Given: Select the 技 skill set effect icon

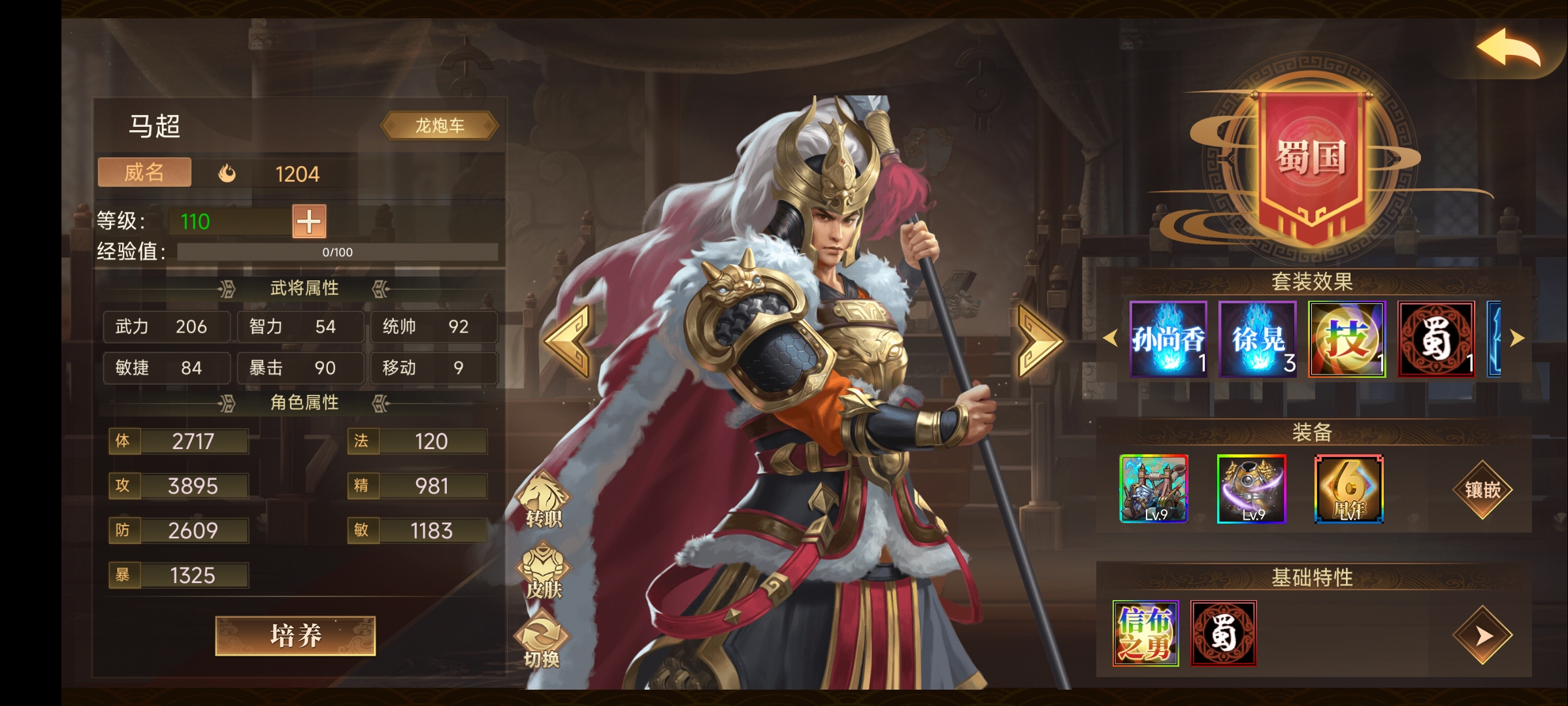Looking at the screenshot, I should pos(1347,339).
